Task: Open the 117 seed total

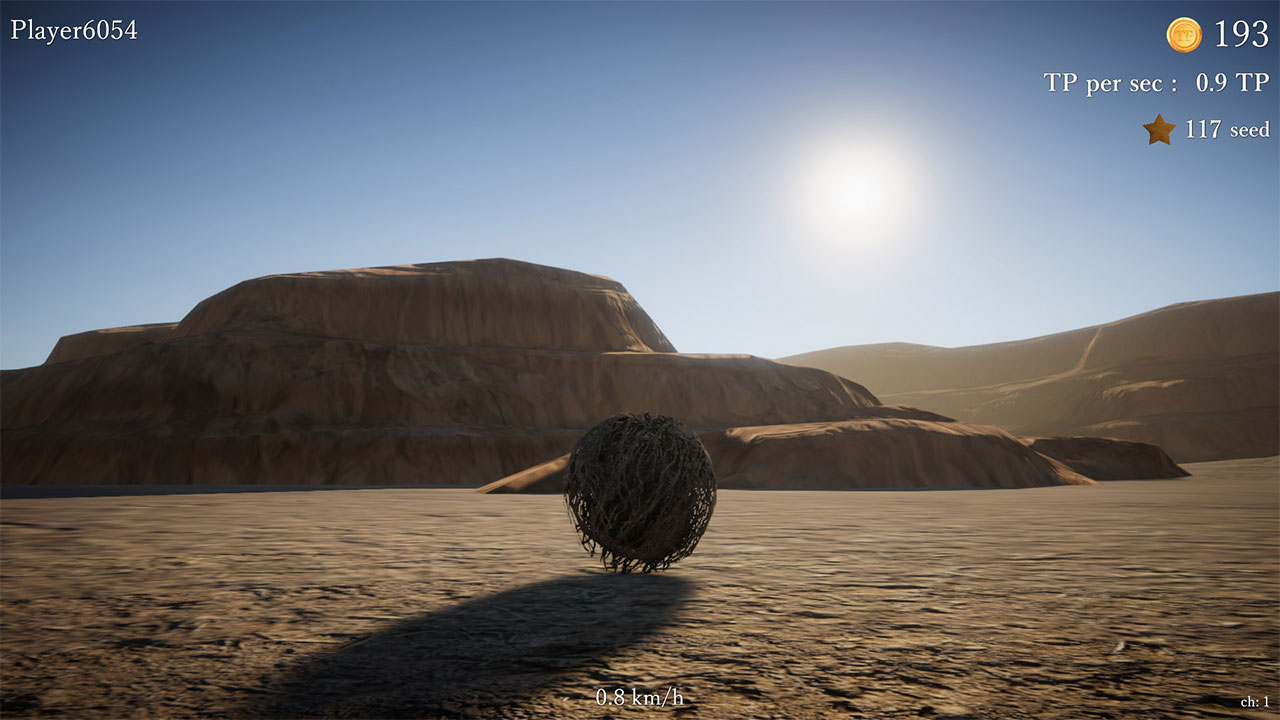Action: [x=1225, y=128]
